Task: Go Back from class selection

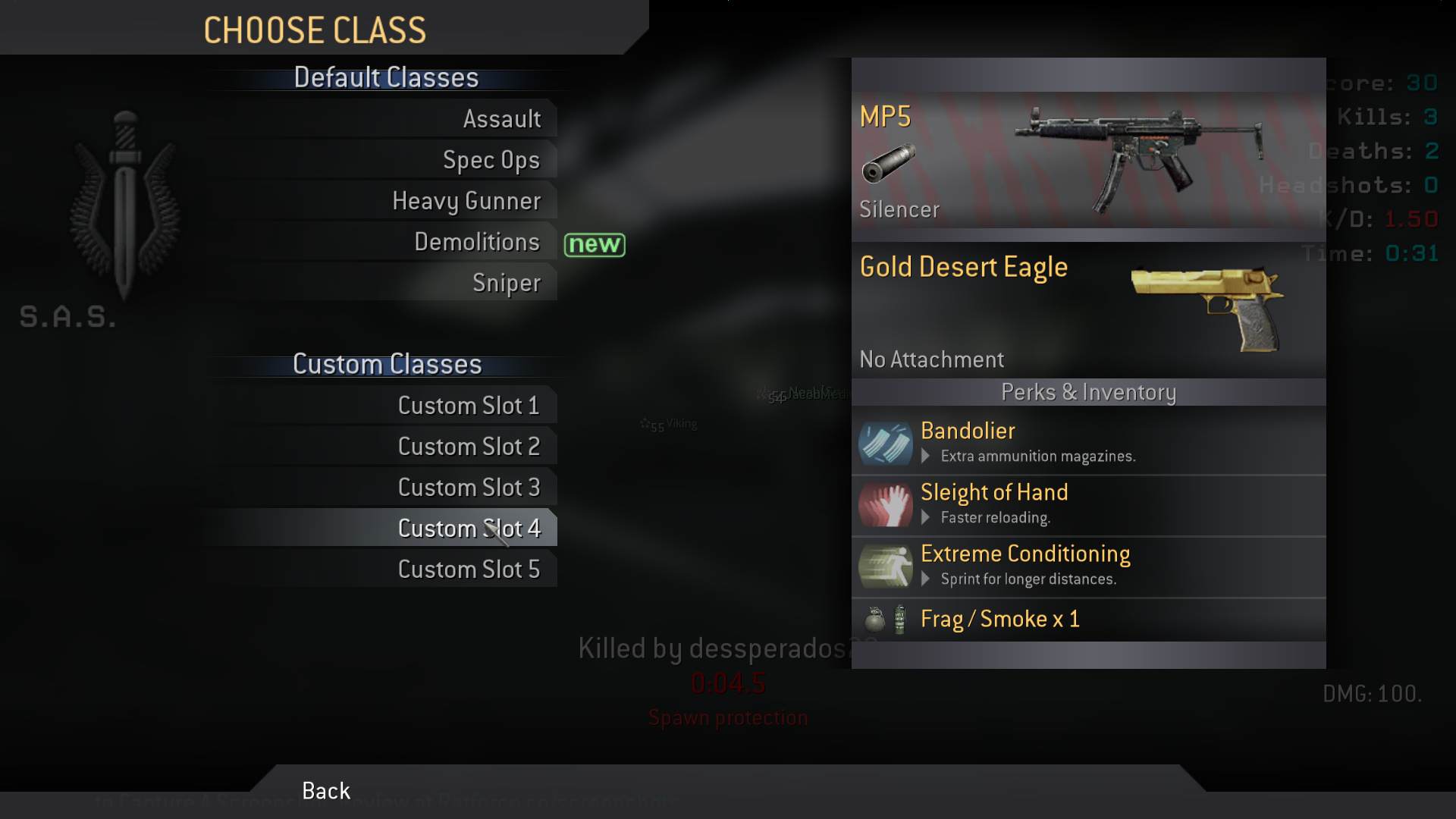Action: click(x=326, y=791)
